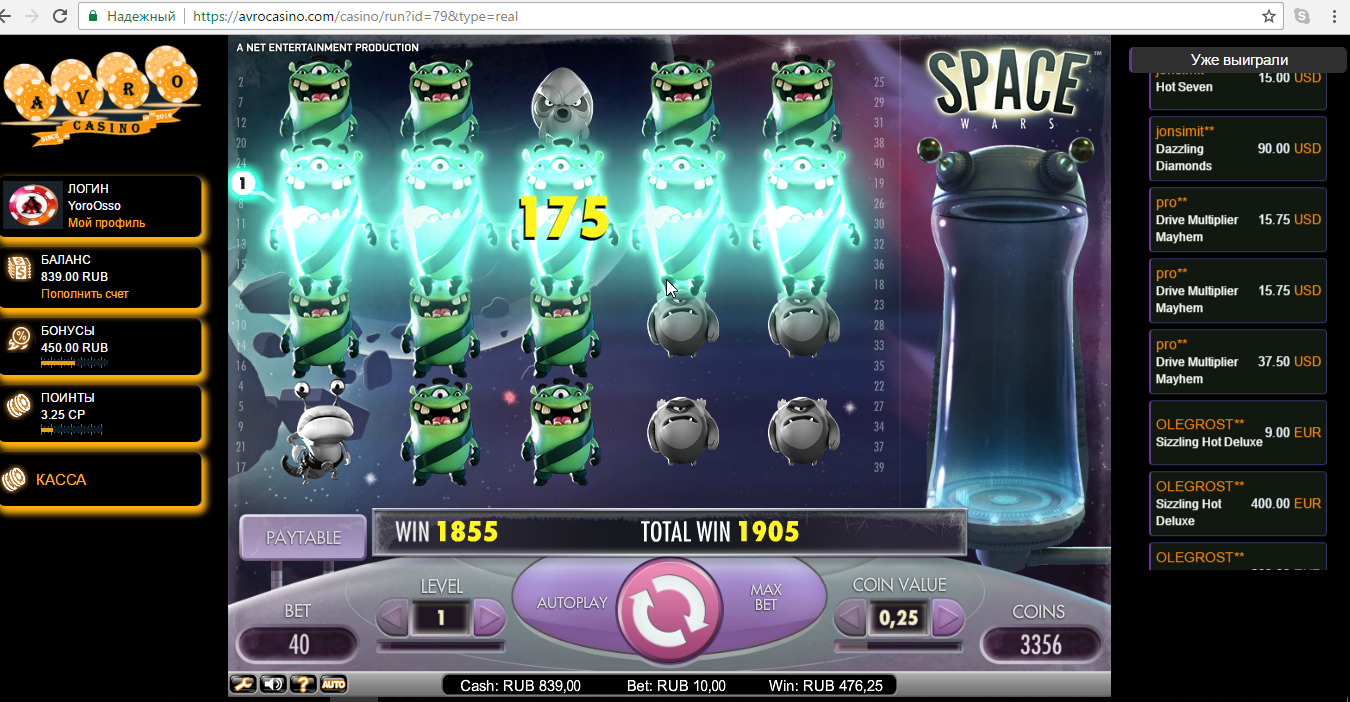Select the Dazzling Diamonds winner entry
Screen dimensions: 1350x702
[x=1238, y=149]
